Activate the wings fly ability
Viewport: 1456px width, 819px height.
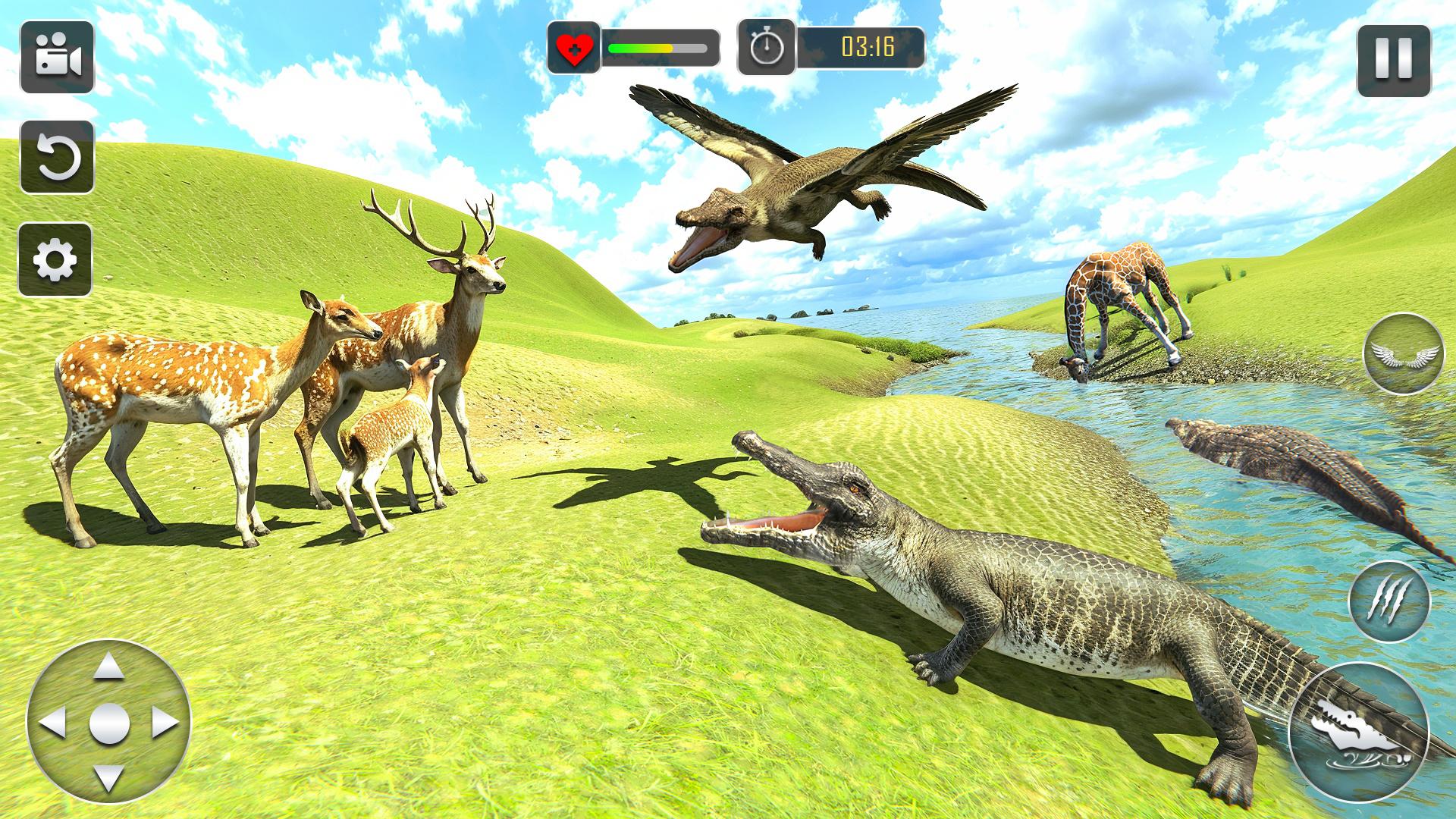(x=1403, y=353)
